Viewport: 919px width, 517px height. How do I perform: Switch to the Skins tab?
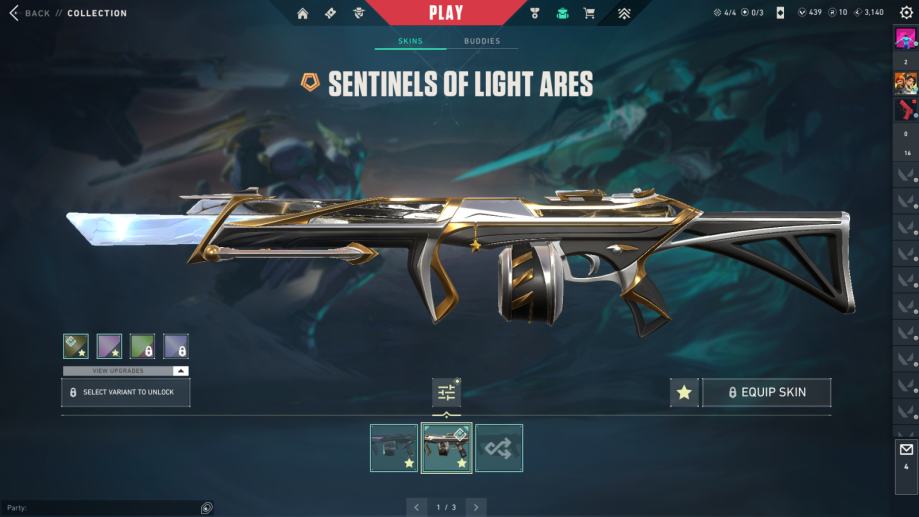(410, 41)
